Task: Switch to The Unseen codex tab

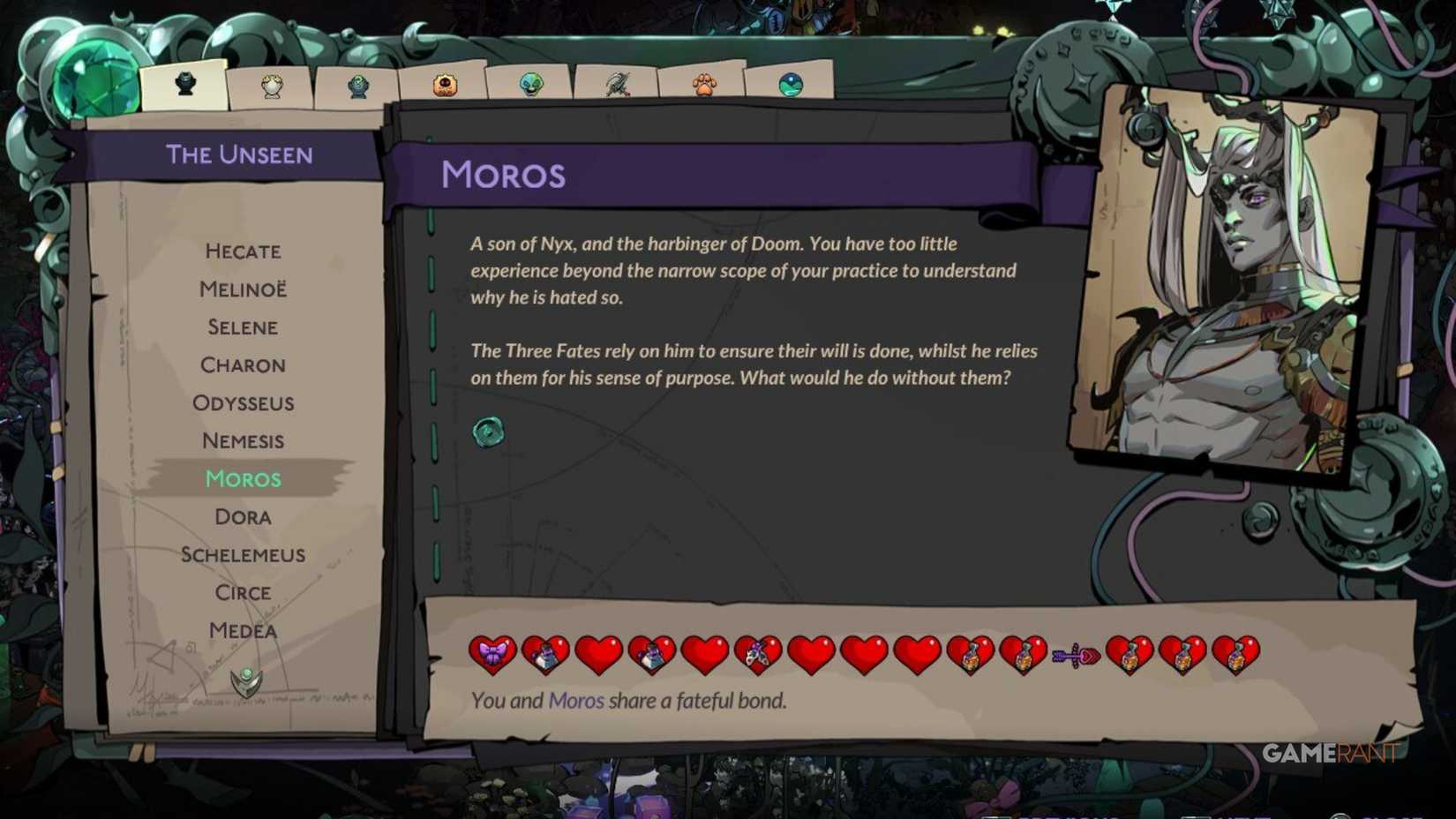Action: coord(184,82)
